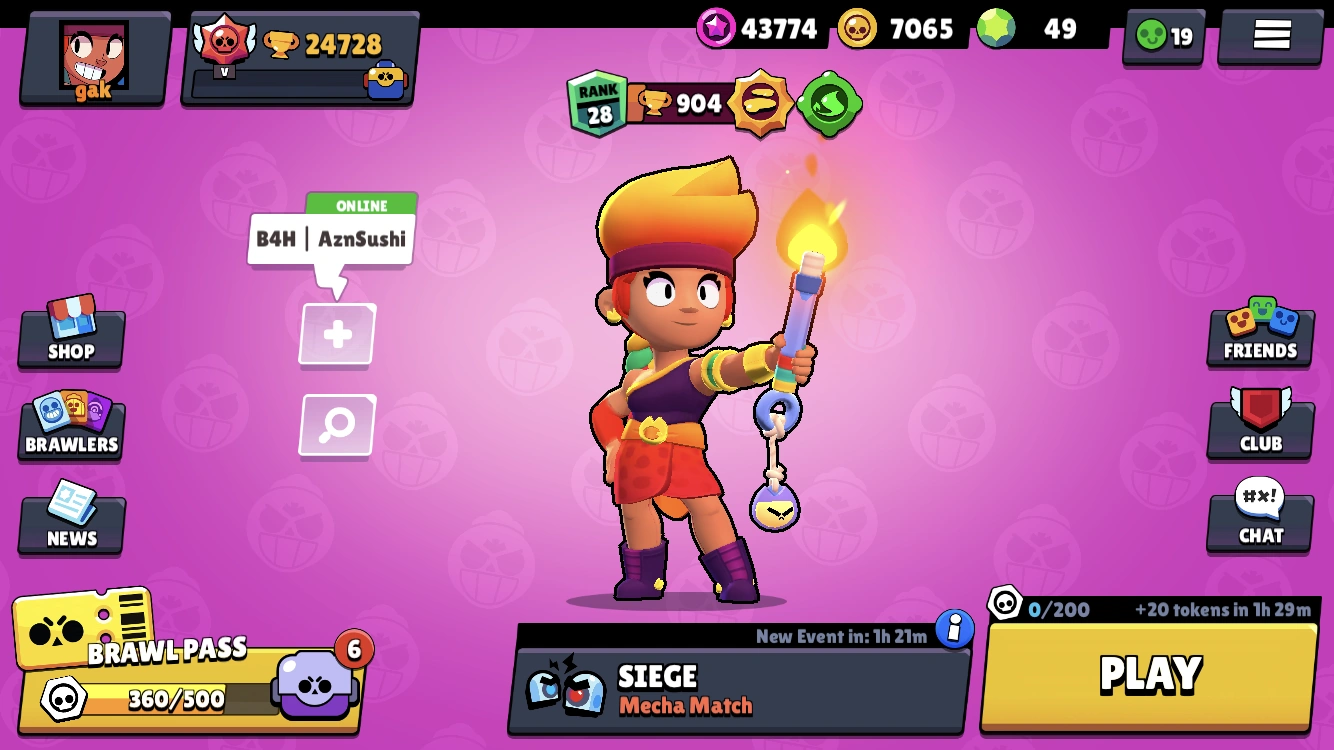Open the Brawlers collection
The height and width of the screenshot is (750, 1334).
tap(70, 428)
